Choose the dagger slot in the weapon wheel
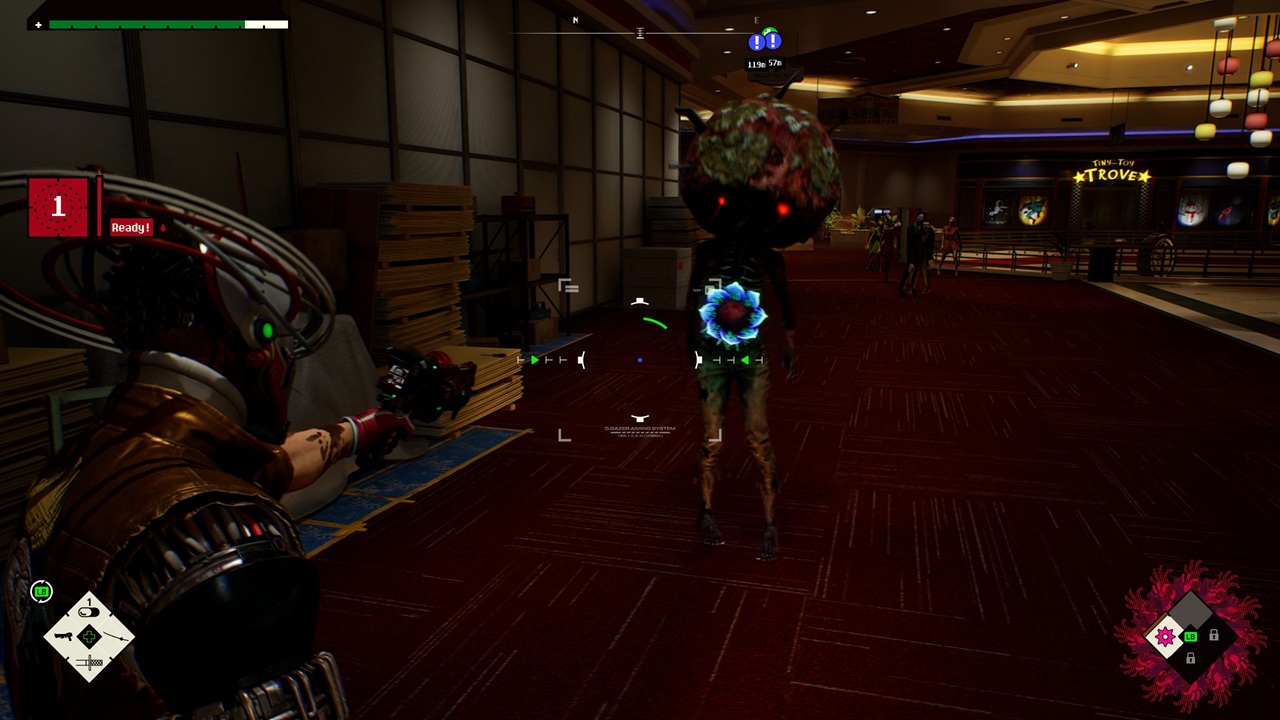The image size is (1280, 720). [89, 662]
